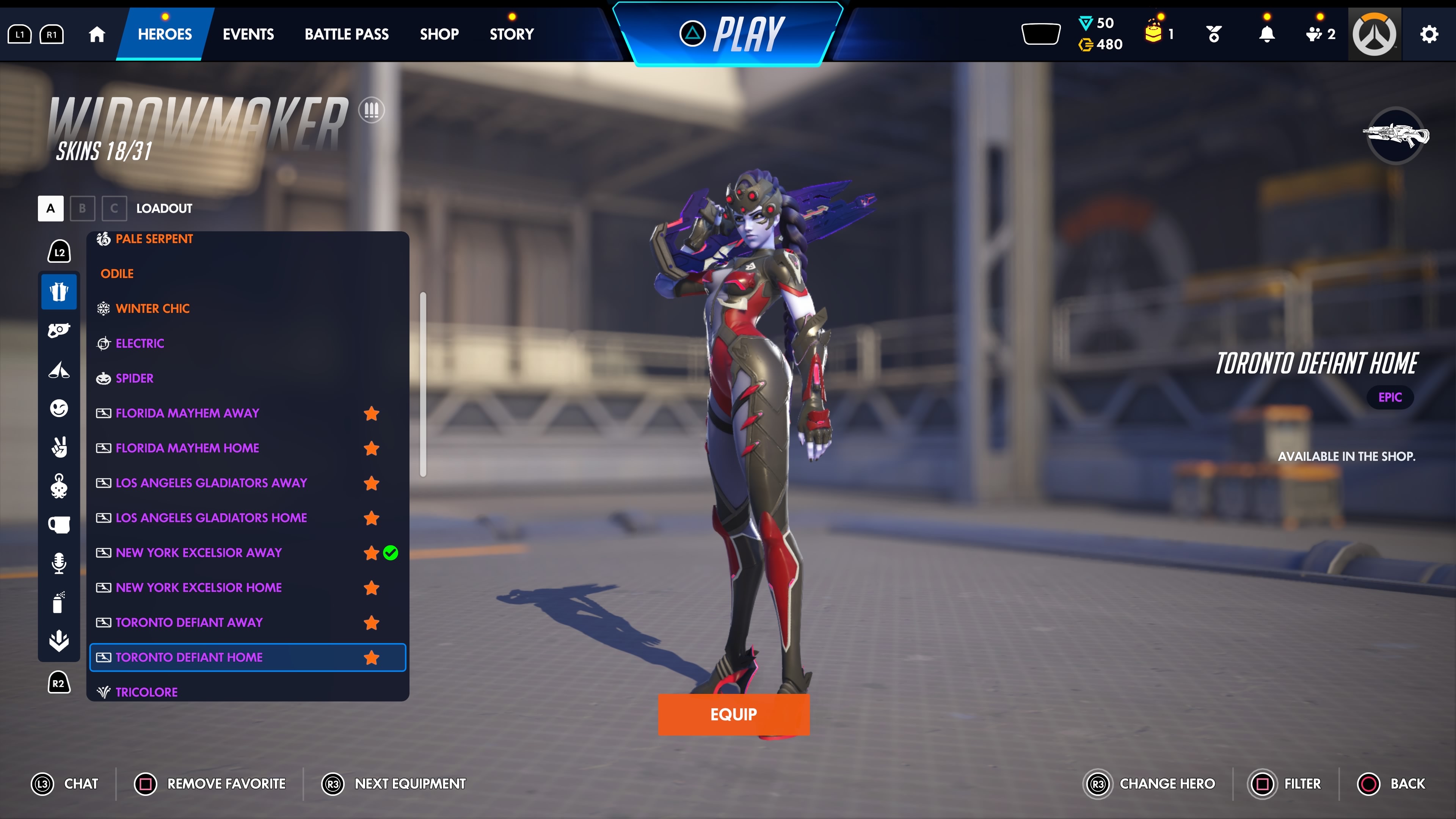Viewport: 1456px width, 819px height.
Task: Switch to loadout C
Action: point(114,209)
